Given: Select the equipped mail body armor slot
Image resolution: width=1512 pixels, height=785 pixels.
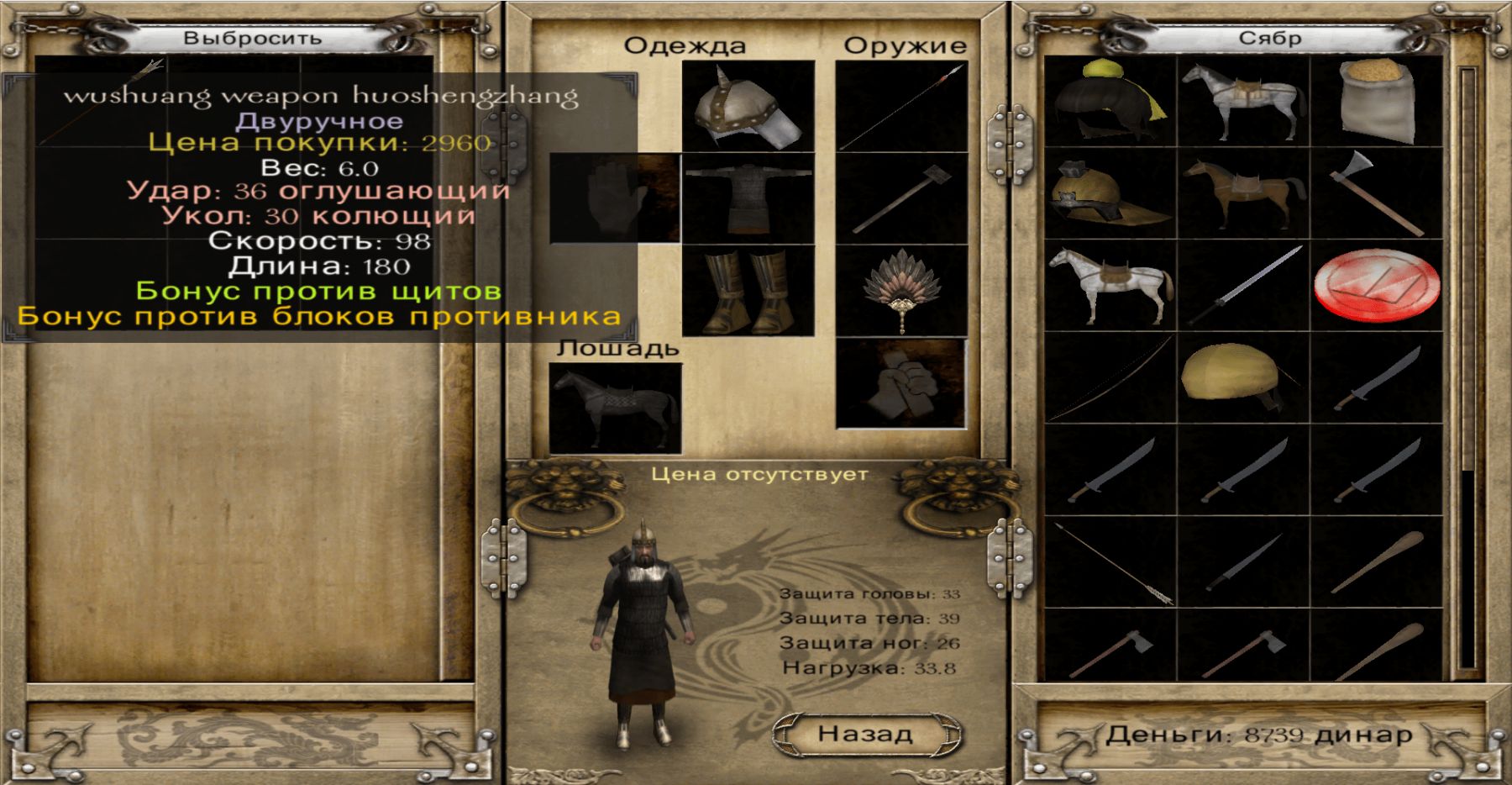Looking at the screenshot, I should 748,198.
